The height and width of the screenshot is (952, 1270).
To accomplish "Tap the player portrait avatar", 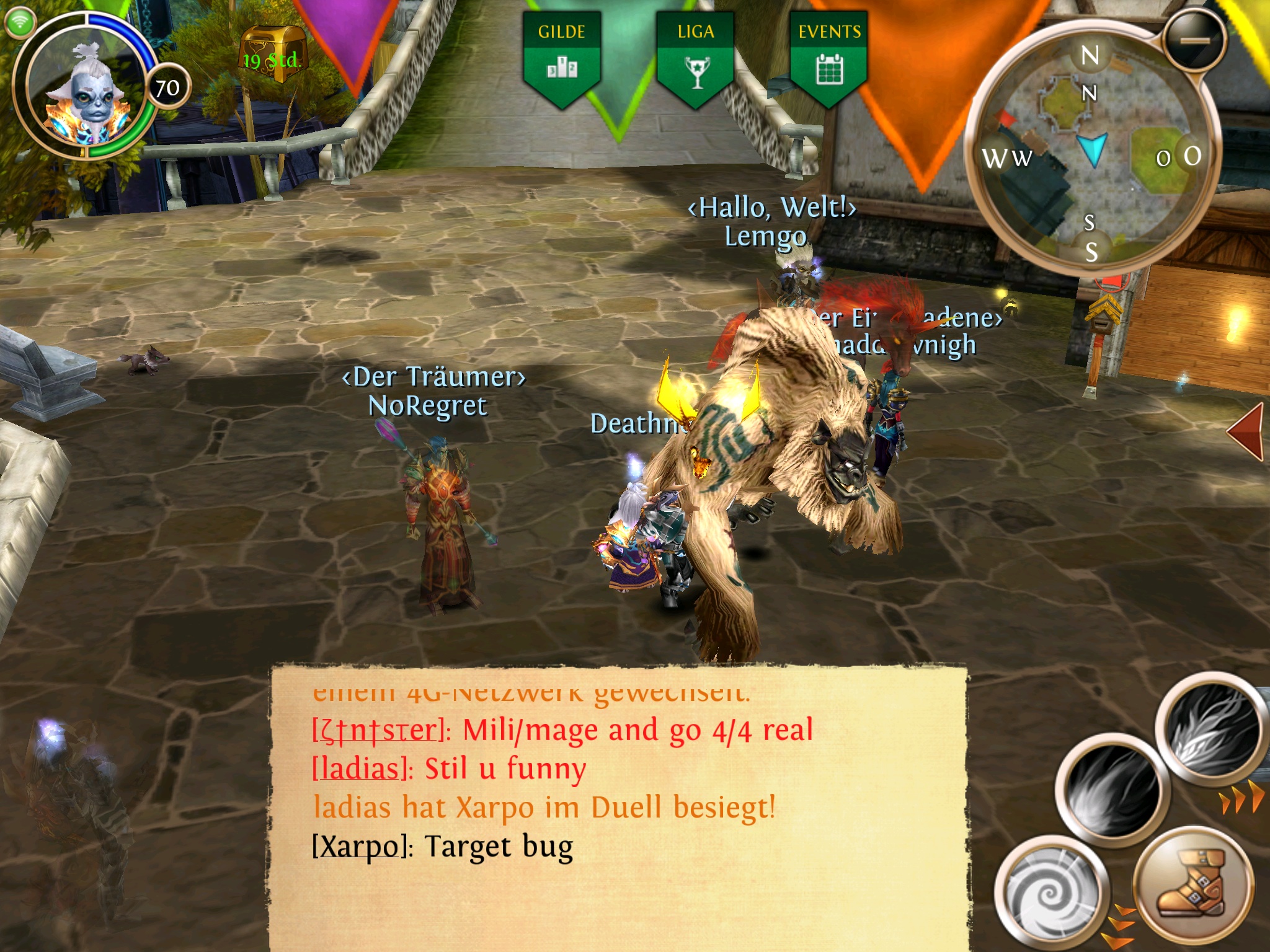I will pyautogui.click(x=89, y=87).
